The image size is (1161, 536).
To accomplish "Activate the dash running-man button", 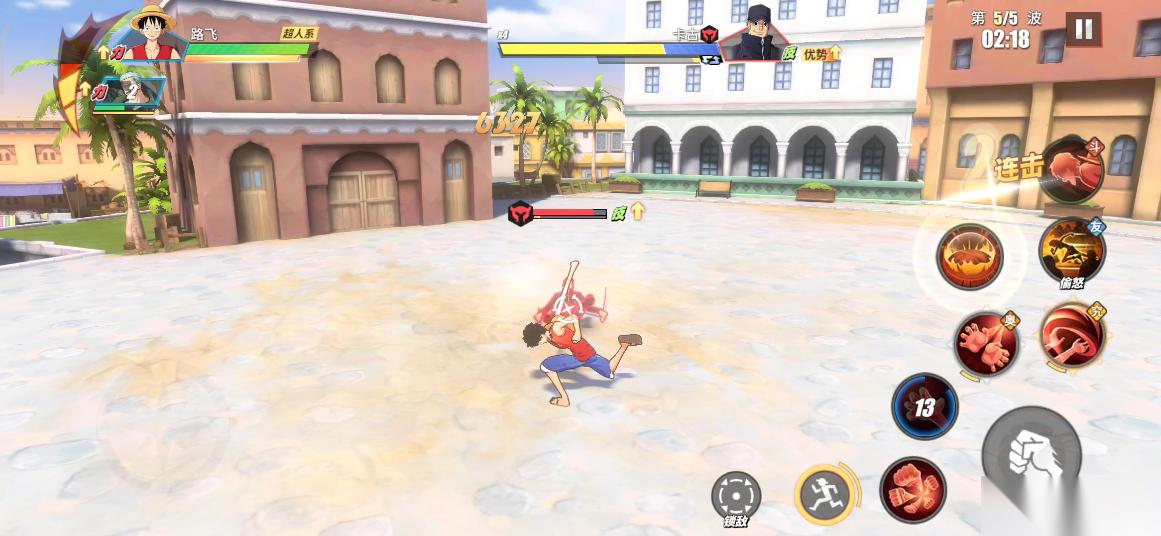I will coord(826,493).
